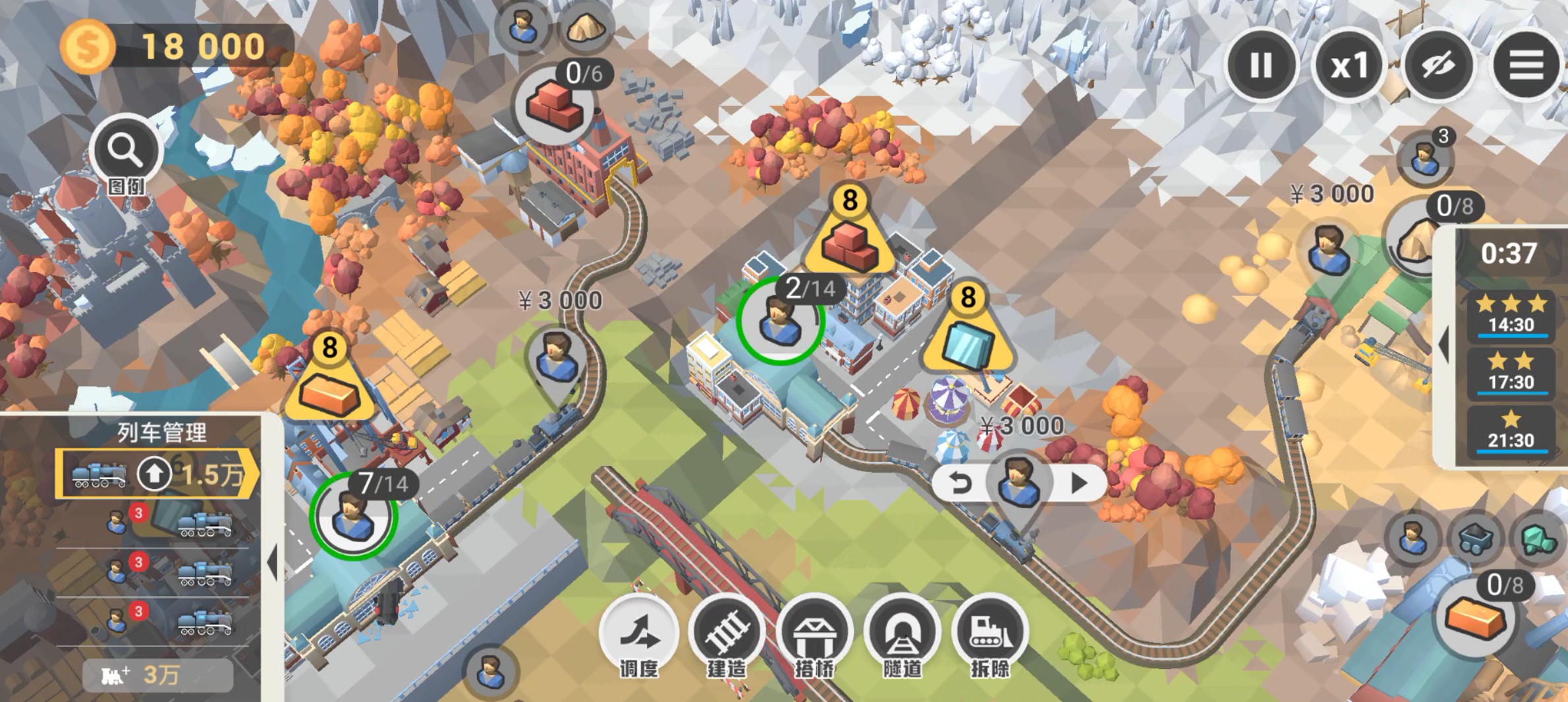The height and width of the screenshot is (702, 1568).
Task: Start the selected train with play arrow
Action: 1079,484
